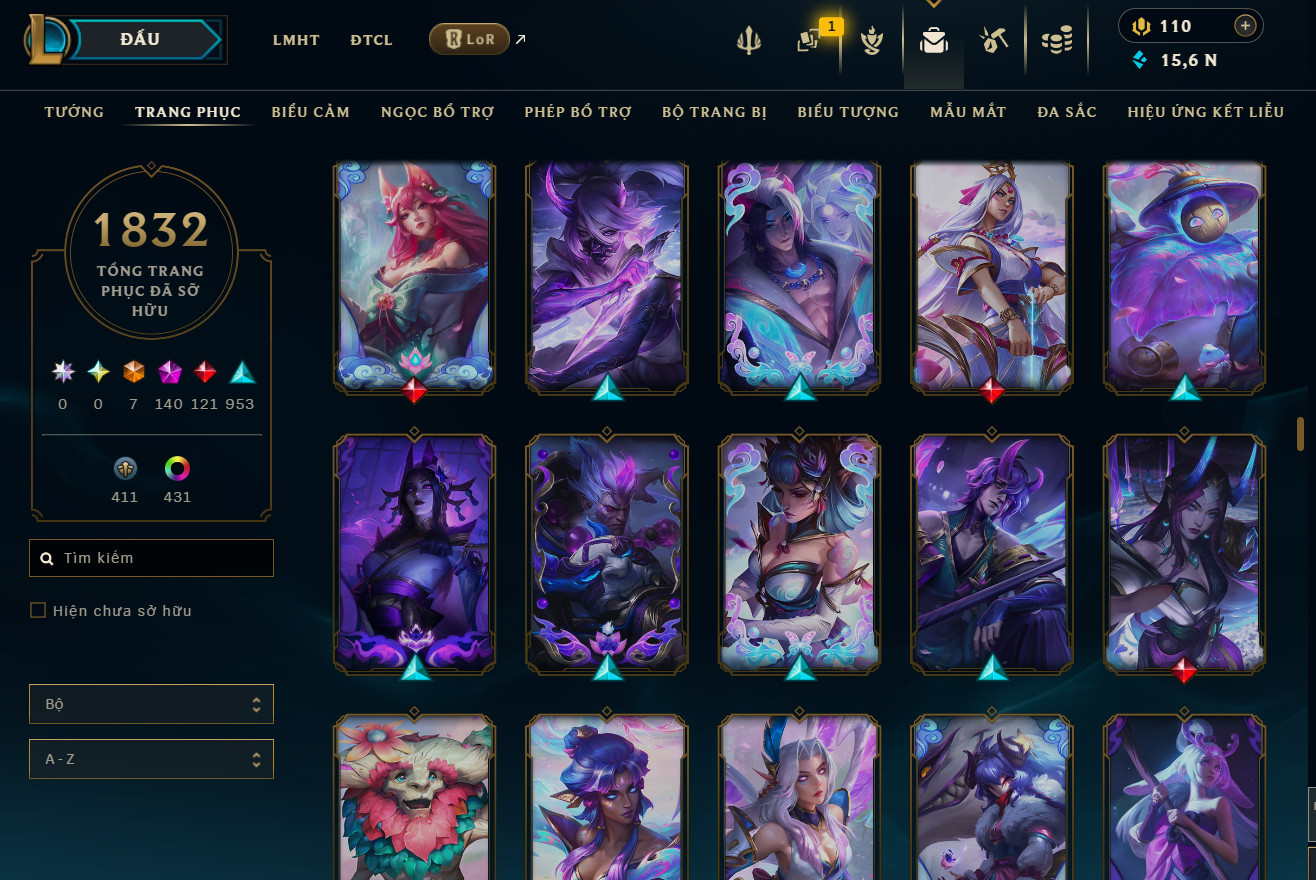Open the loot hammer icon

tap(993, 40)
